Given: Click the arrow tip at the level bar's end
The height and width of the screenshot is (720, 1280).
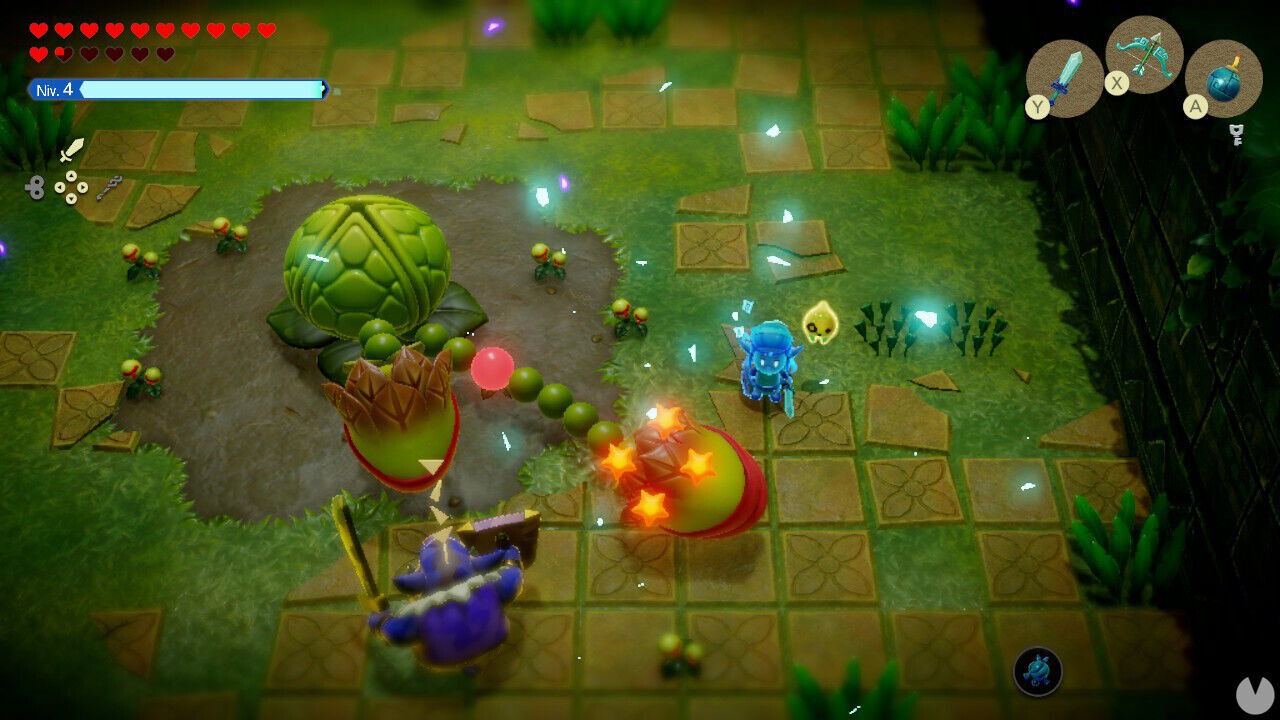Looking at the screenshot, I should click(323, 89).
